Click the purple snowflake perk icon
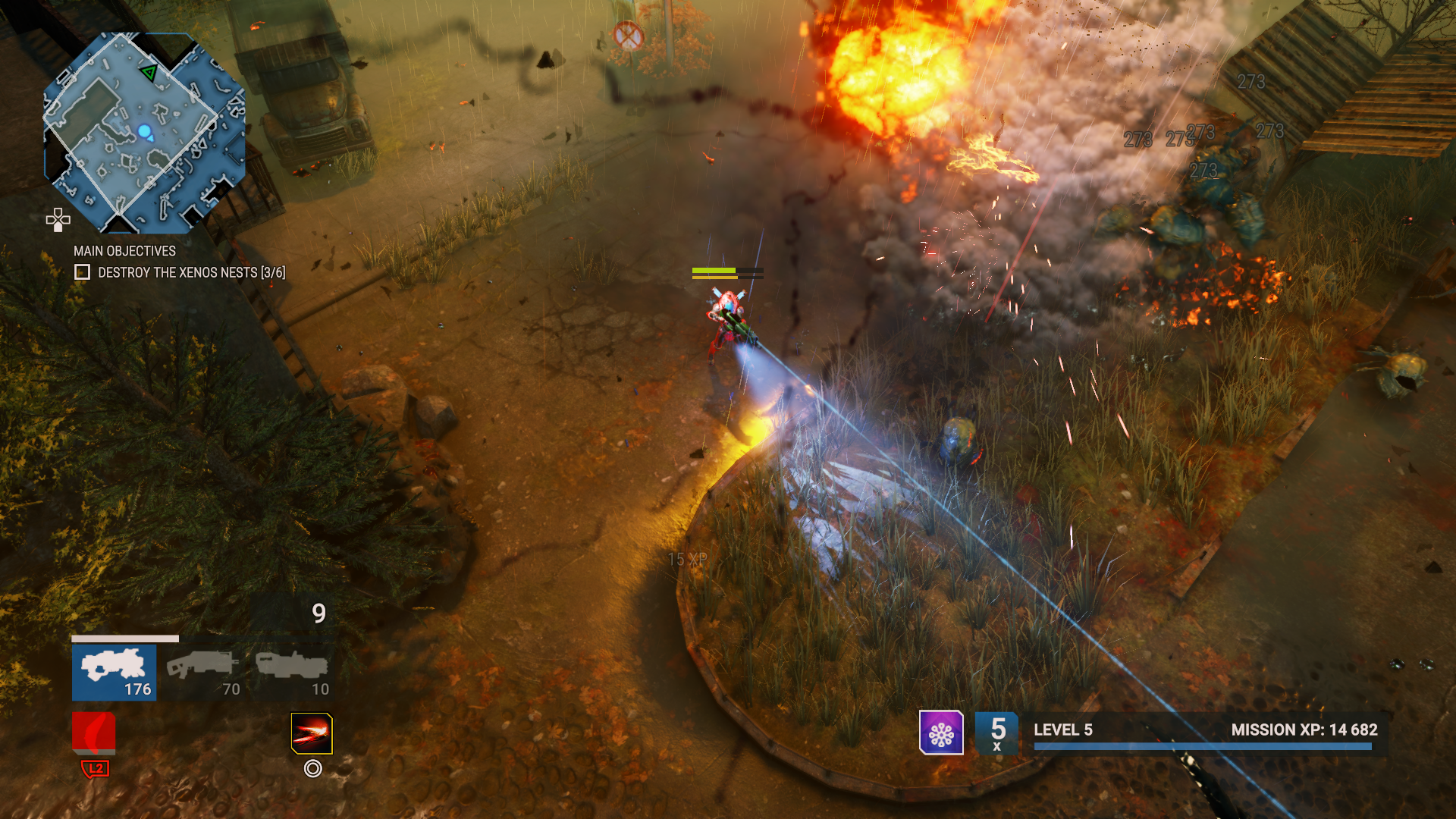The height and width of the screenshot is (819, 1456). pos(941,733)
